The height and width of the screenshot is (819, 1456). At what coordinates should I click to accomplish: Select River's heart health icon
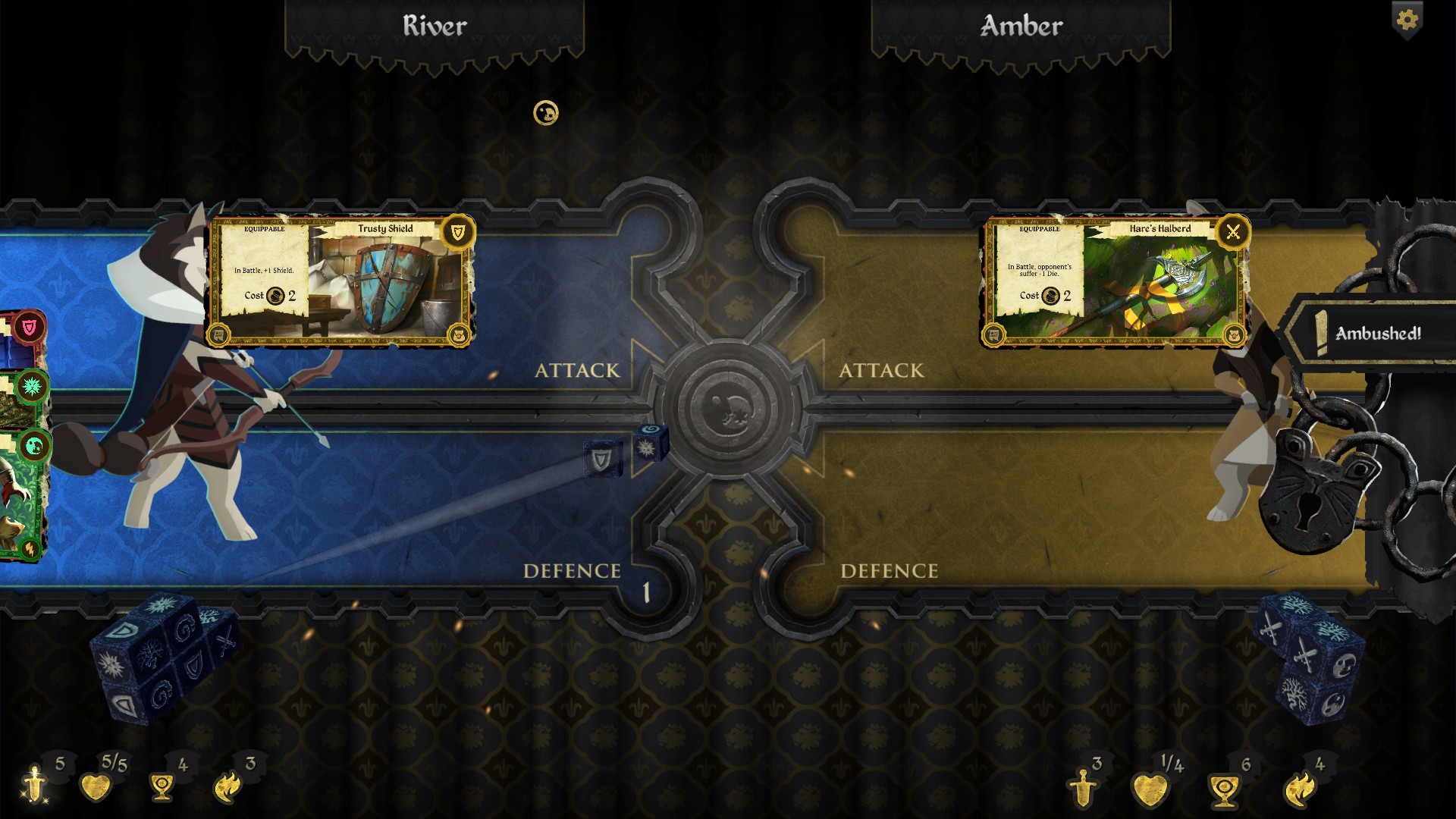96,787
